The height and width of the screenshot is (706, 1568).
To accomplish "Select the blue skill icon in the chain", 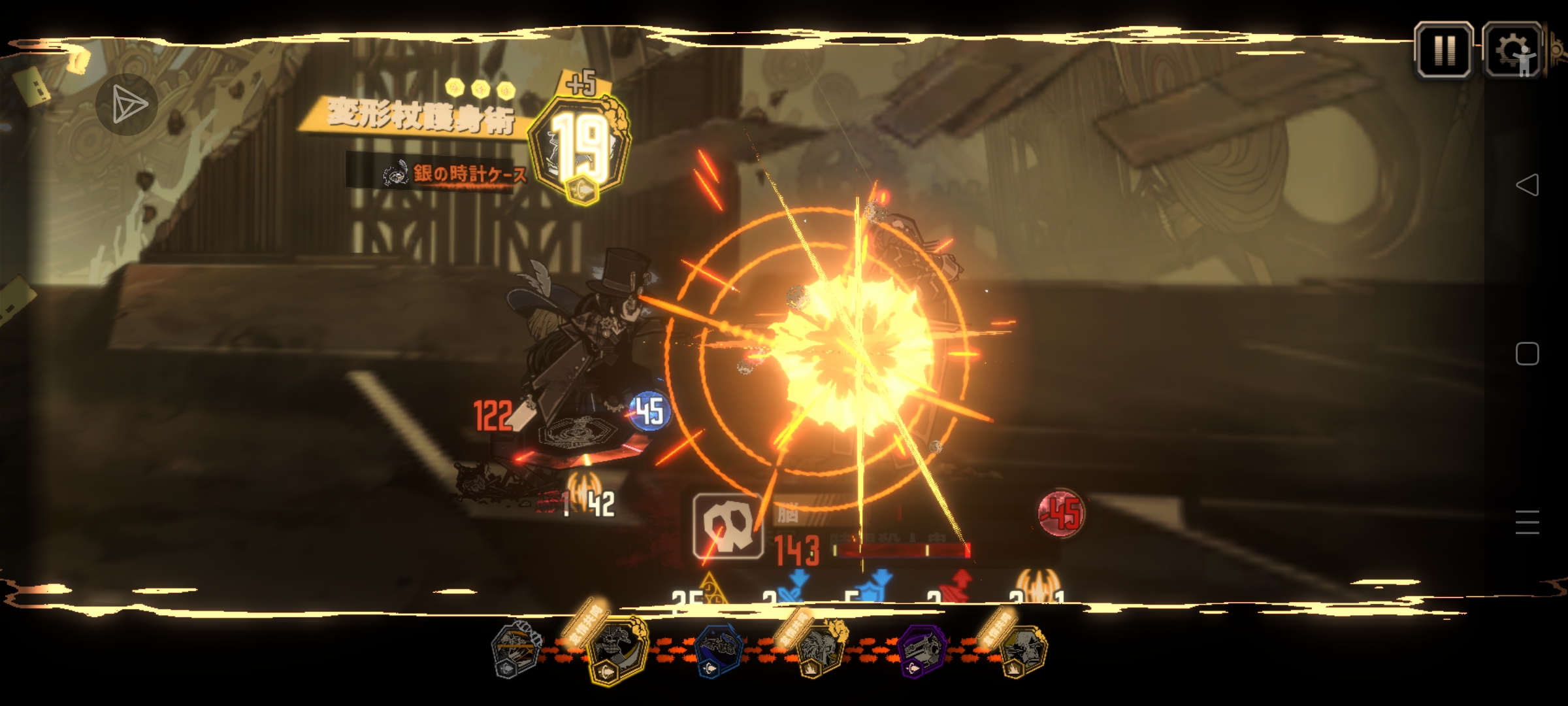I will tap(718, 650).
